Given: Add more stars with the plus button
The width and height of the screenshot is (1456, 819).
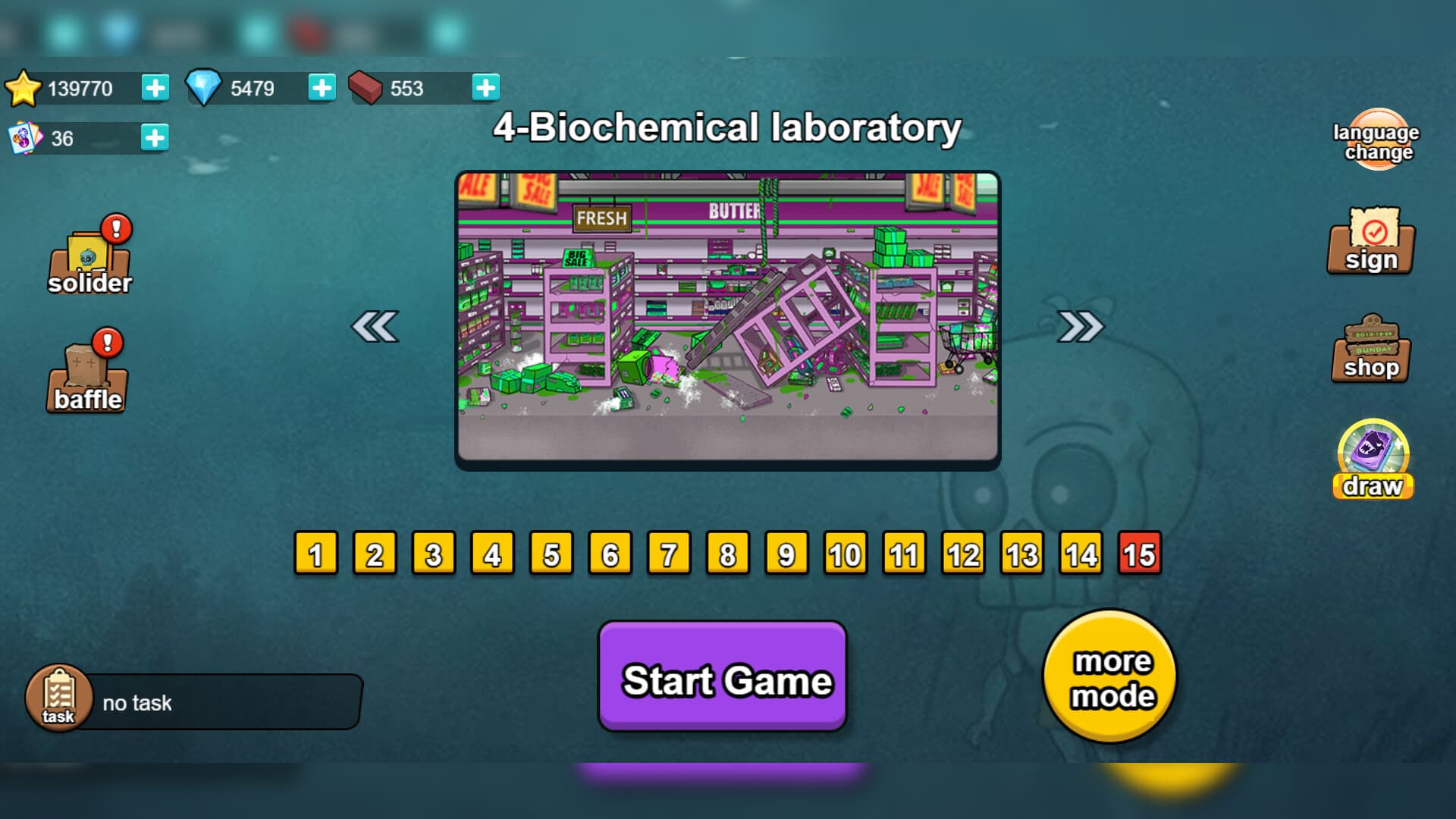Looking at the screenshot, I should click(x=155, y=87).
